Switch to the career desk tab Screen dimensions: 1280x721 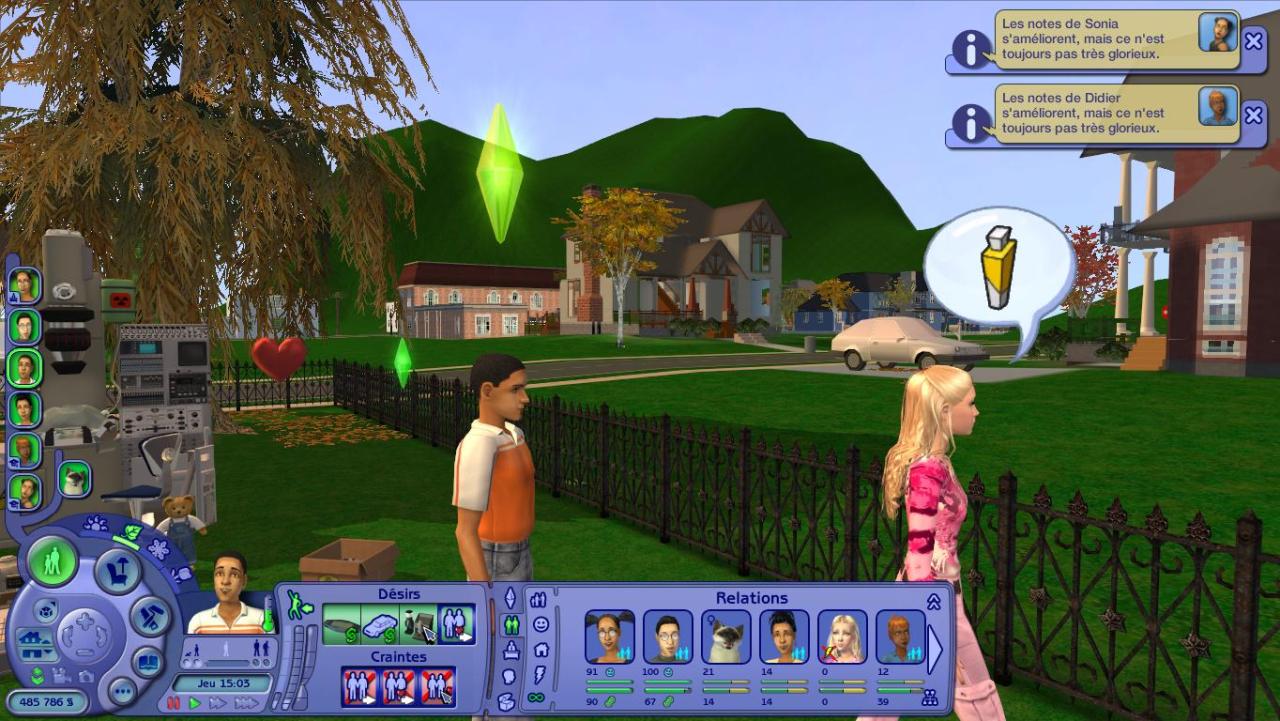[510, 650]
